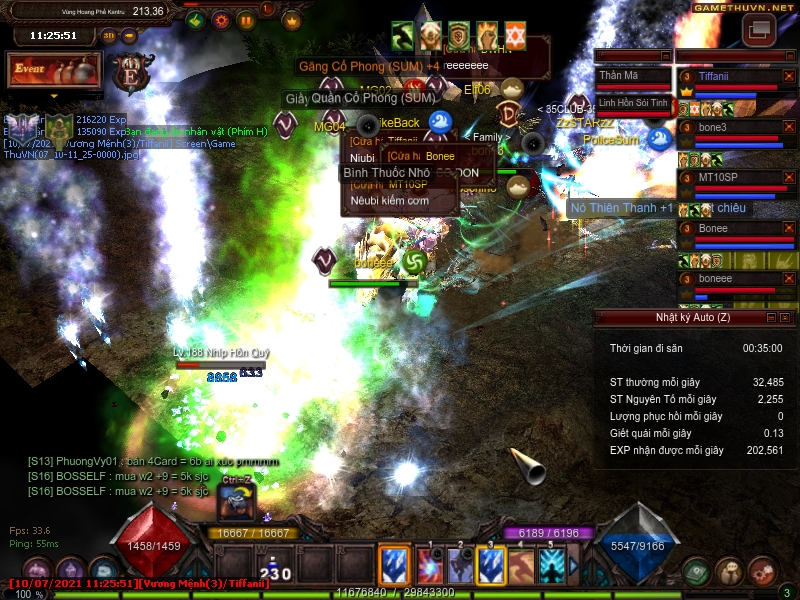Minimize the Nhật ký Auto panel
The image size is (800, 600).
pyautogui.click(x=772, y=317)
